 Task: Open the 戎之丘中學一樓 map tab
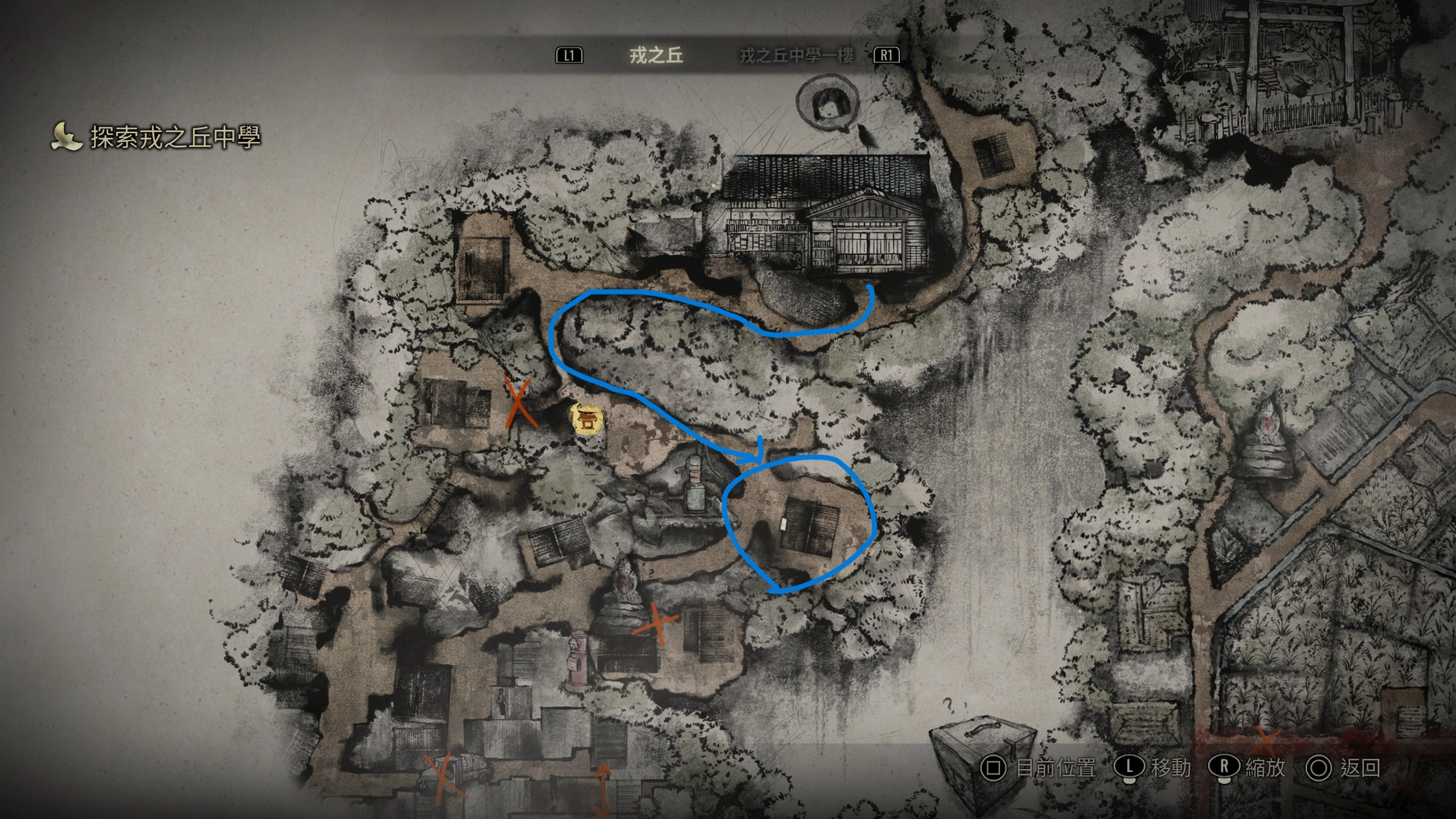tap(796, 55)
